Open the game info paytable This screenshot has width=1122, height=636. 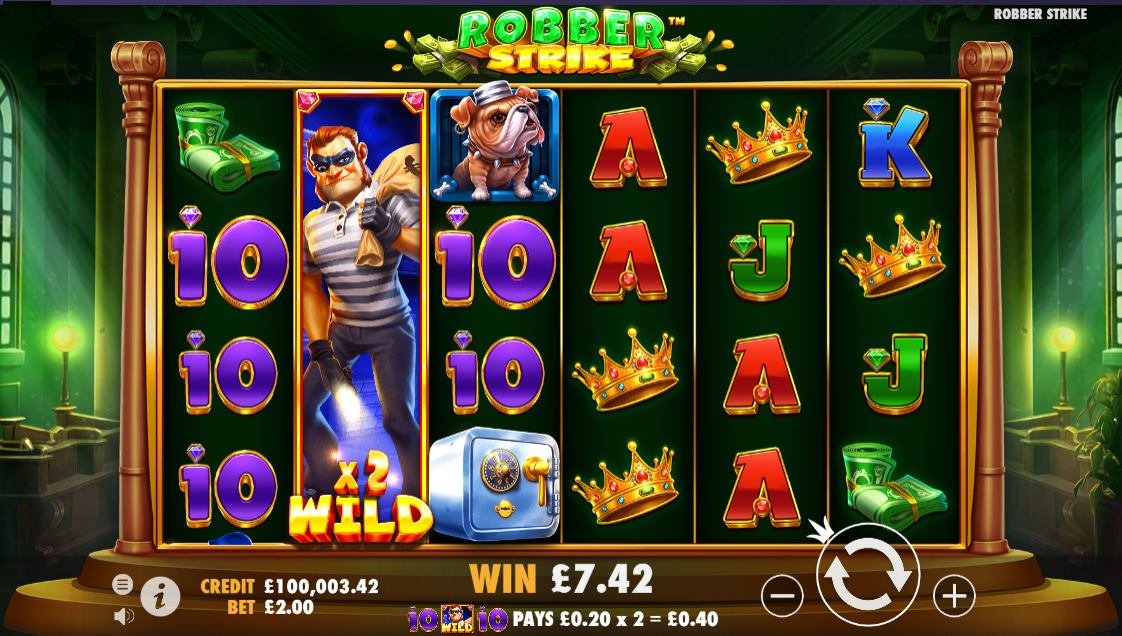[160, 597]
